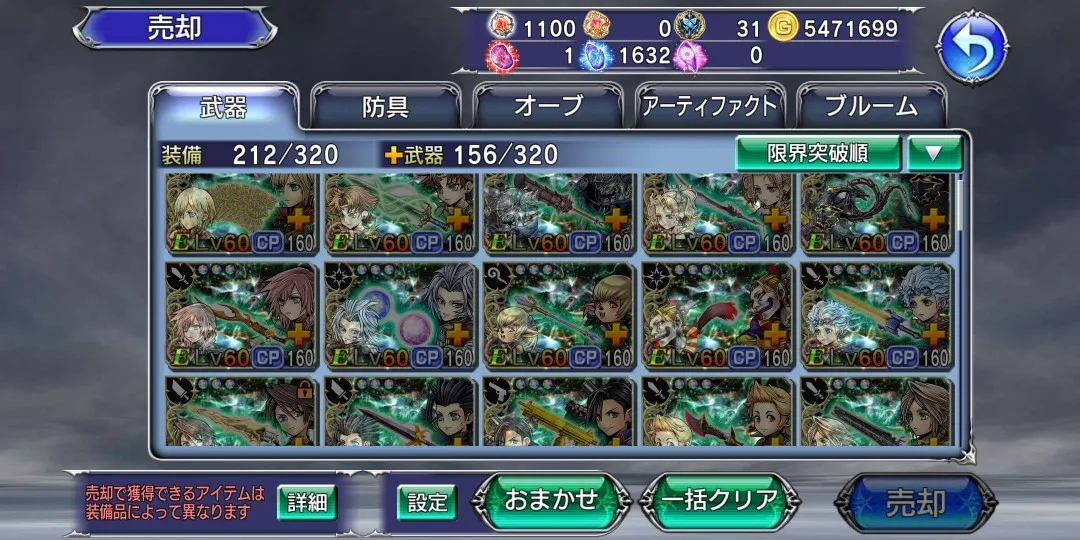Switch to the 武器 weapons tab
This screenshot has height=540, width=1080.
(x=224, y=107)
